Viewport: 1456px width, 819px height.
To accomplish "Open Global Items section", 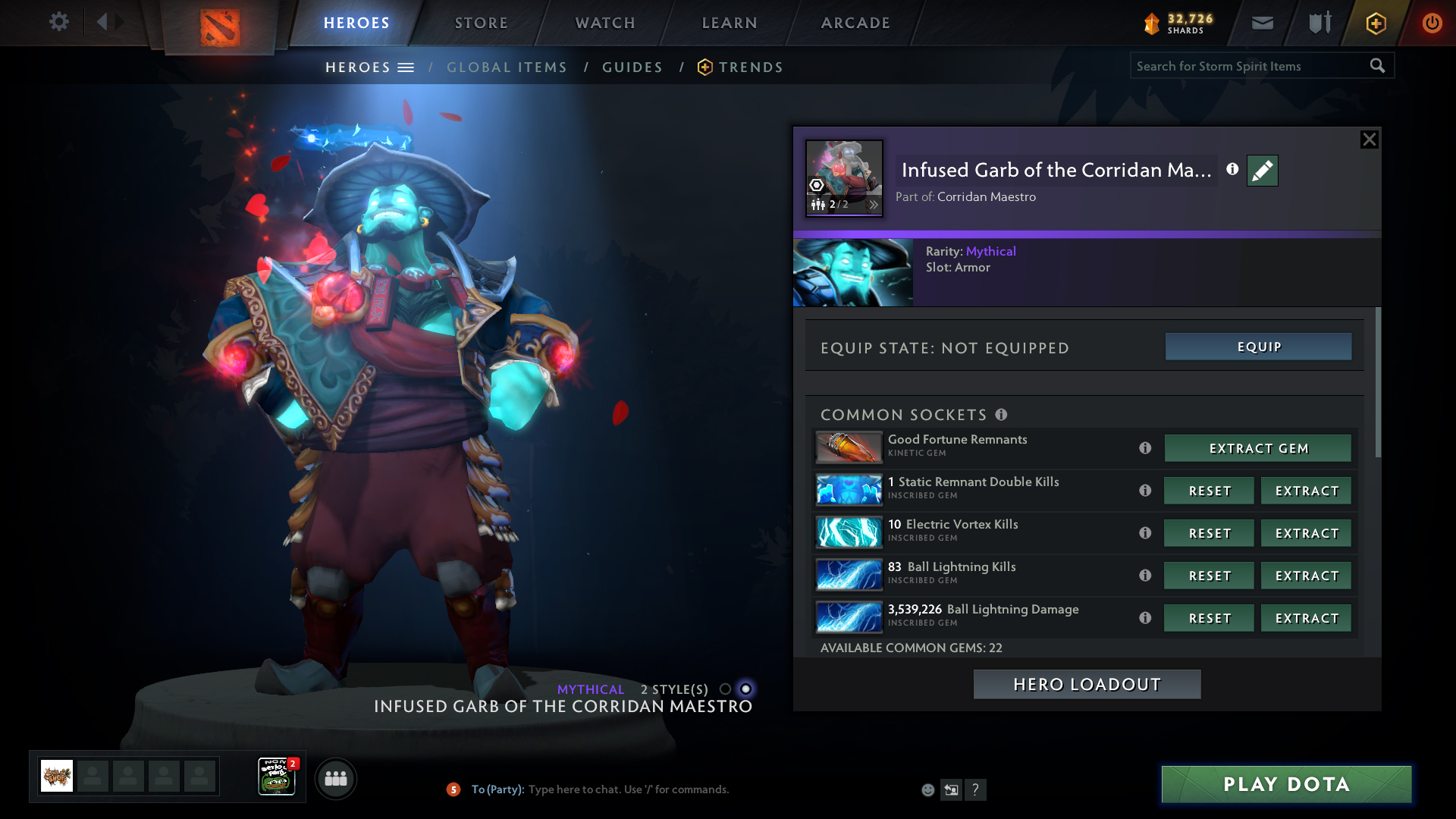I will click(507, 67).
